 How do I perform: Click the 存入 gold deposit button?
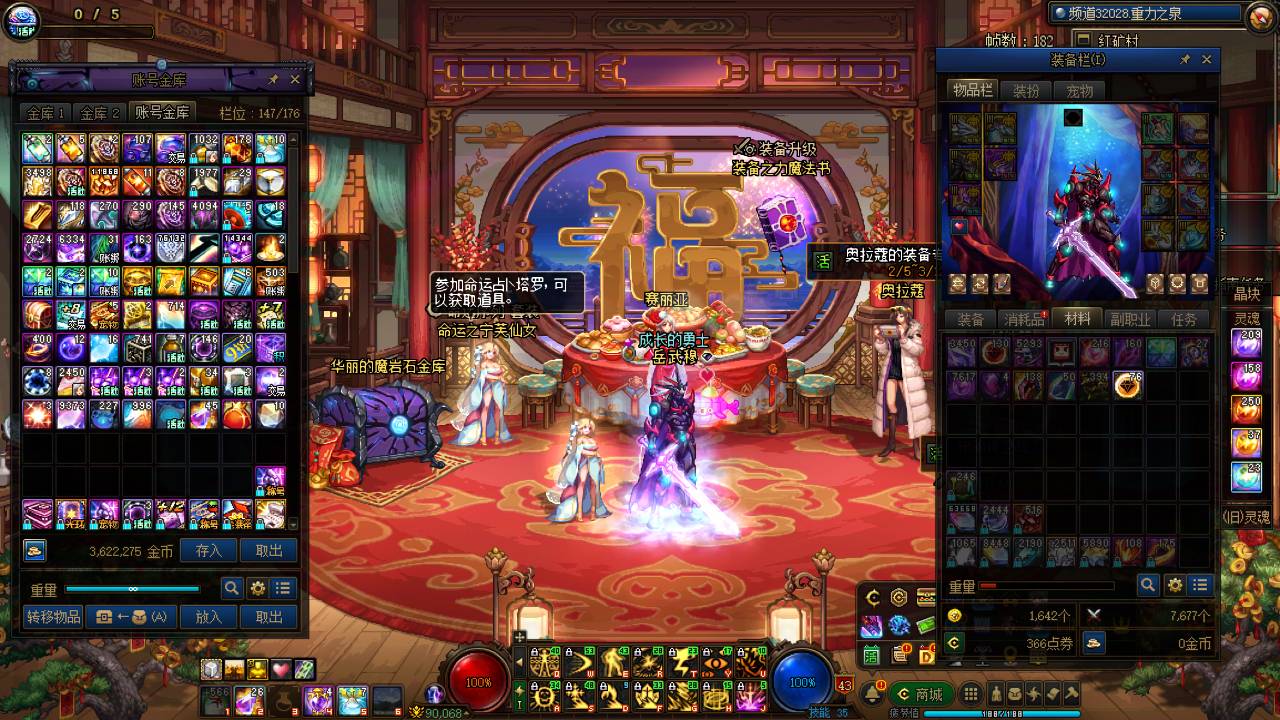[208, 550]
